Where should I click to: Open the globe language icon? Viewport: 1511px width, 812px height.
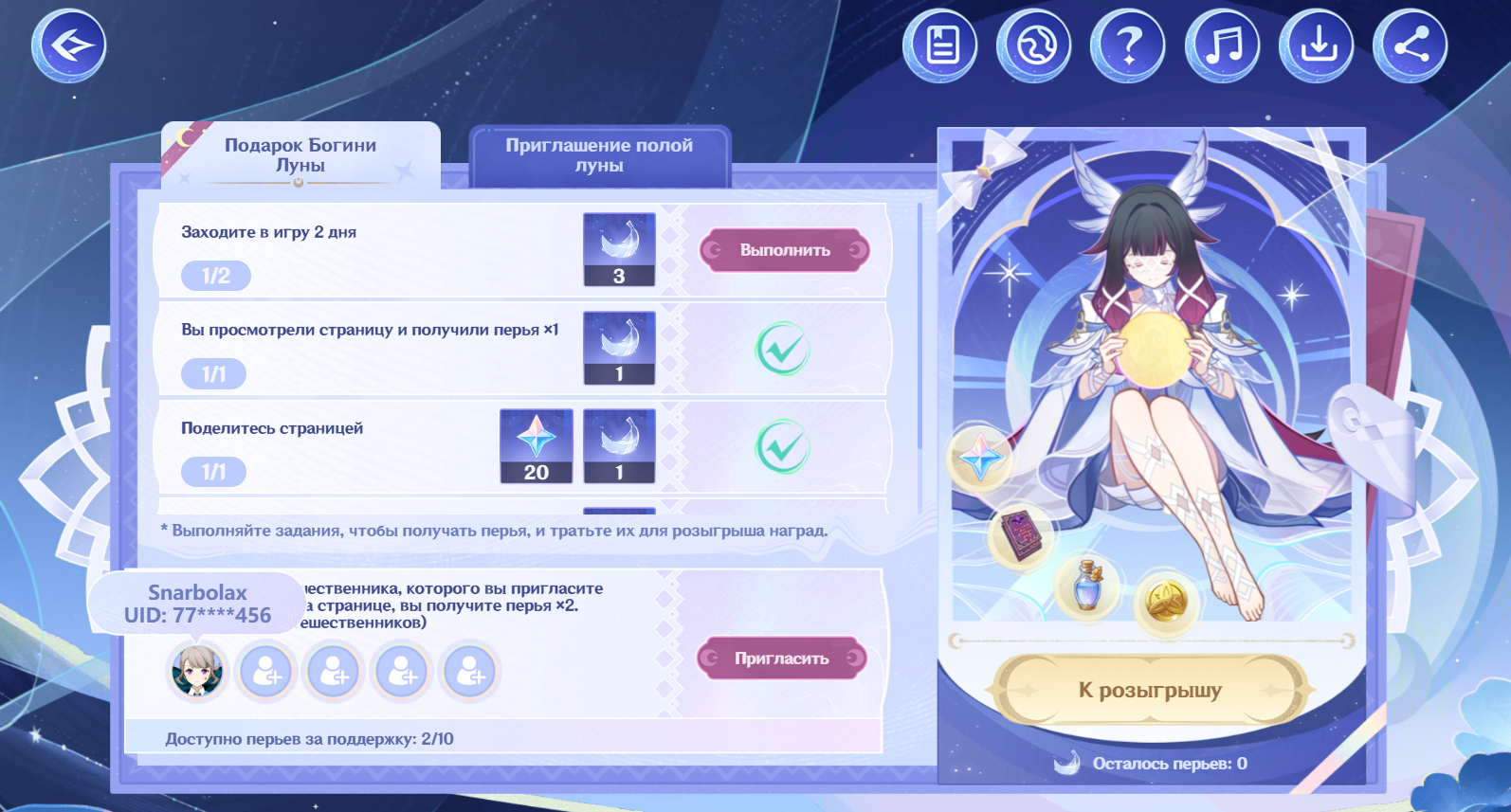(x=1033, y=45)
